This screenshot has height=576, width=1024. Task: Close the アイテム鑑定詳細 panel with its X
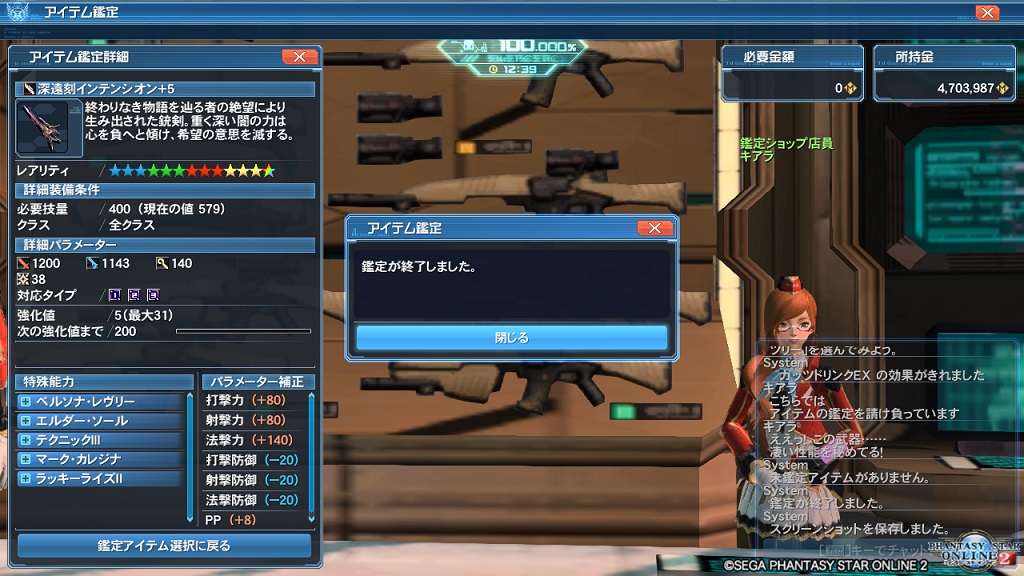299,57
